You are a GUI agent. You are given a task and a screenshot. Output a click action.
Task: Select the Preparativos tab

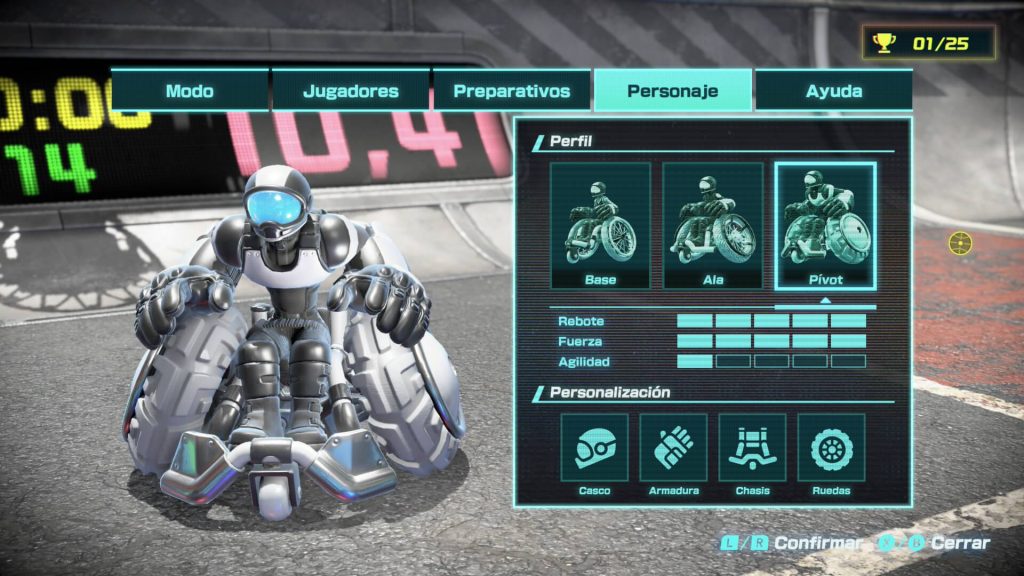pos(512,91)
